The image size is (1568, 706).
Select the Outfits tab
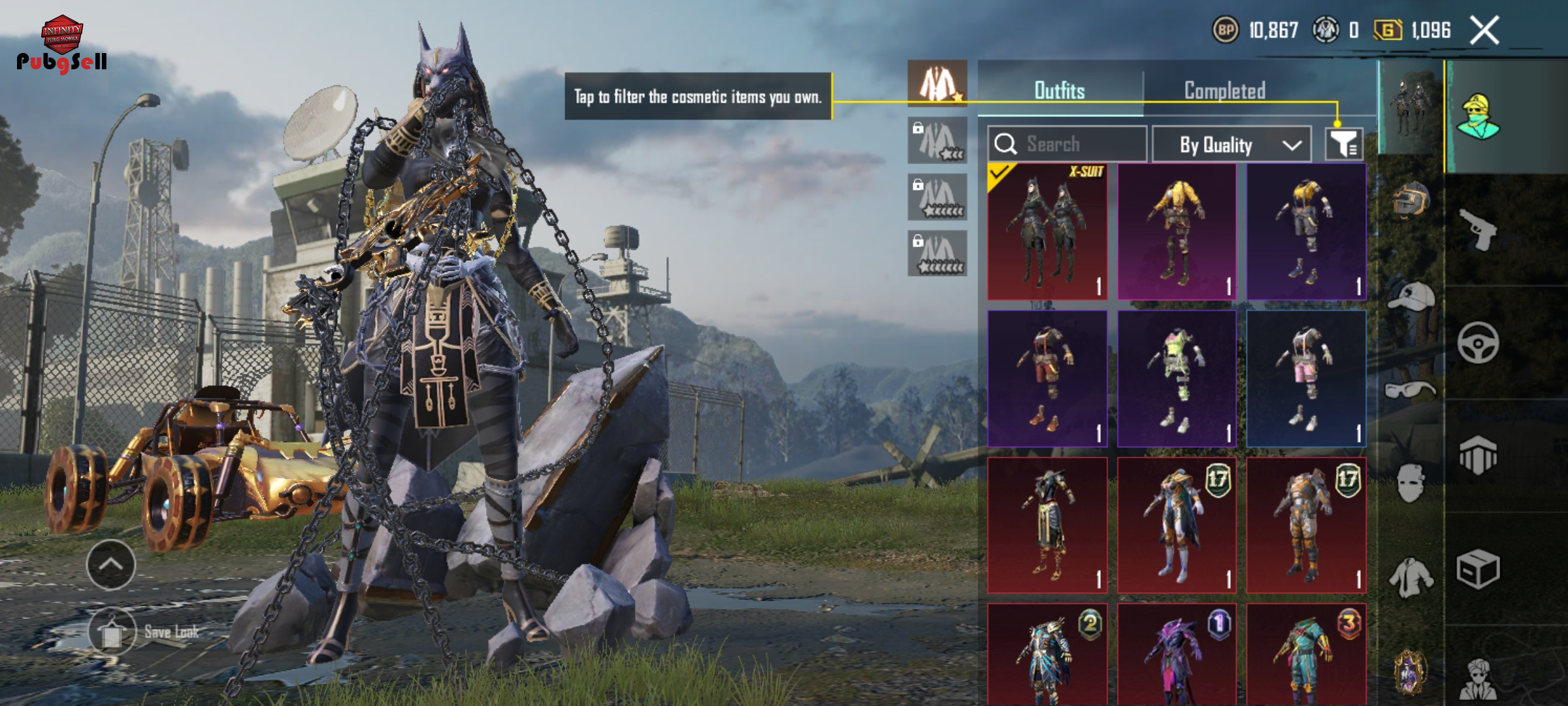(1059, 91)
